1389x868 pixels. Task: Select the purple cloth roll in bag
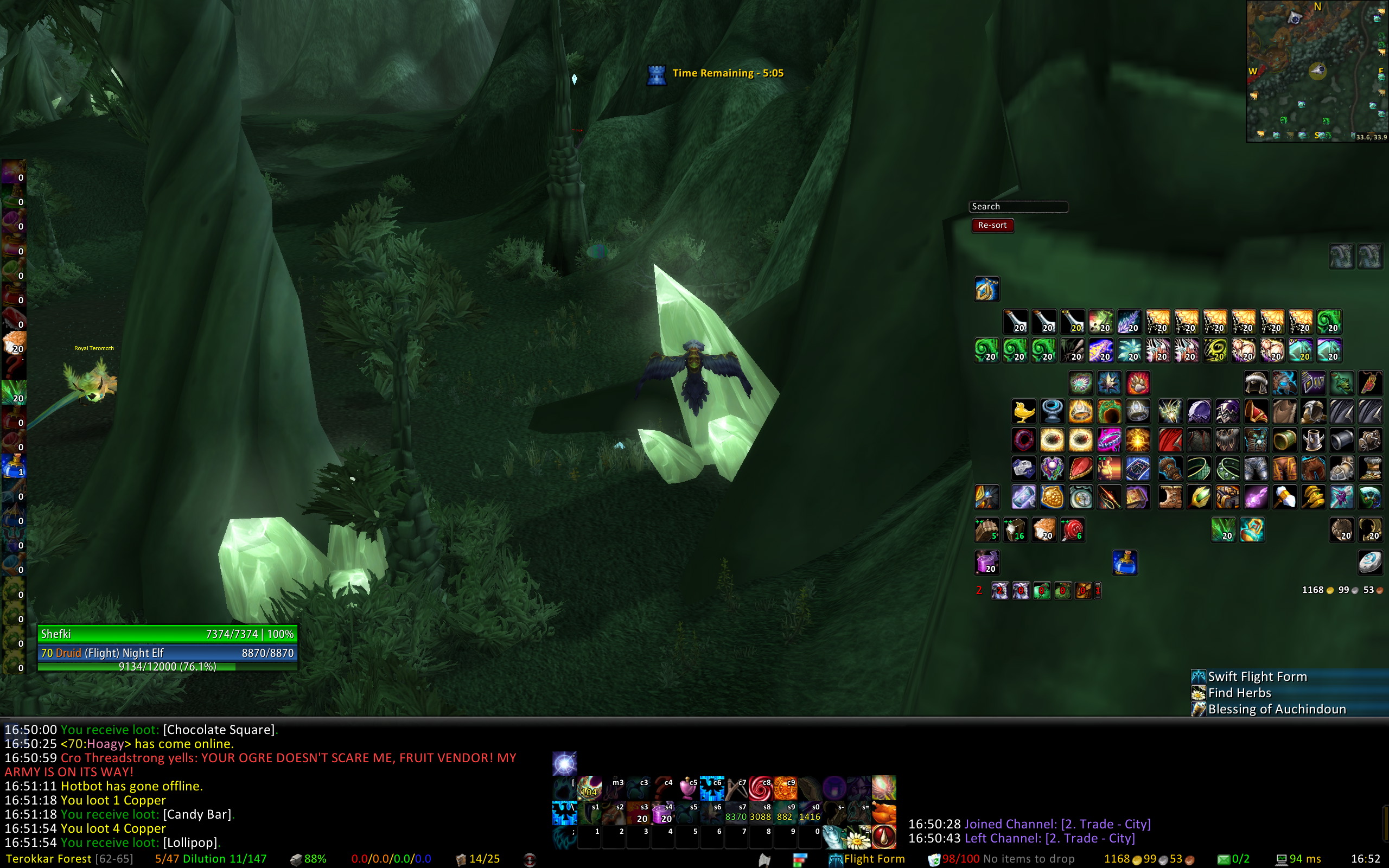tap(986, 562)
